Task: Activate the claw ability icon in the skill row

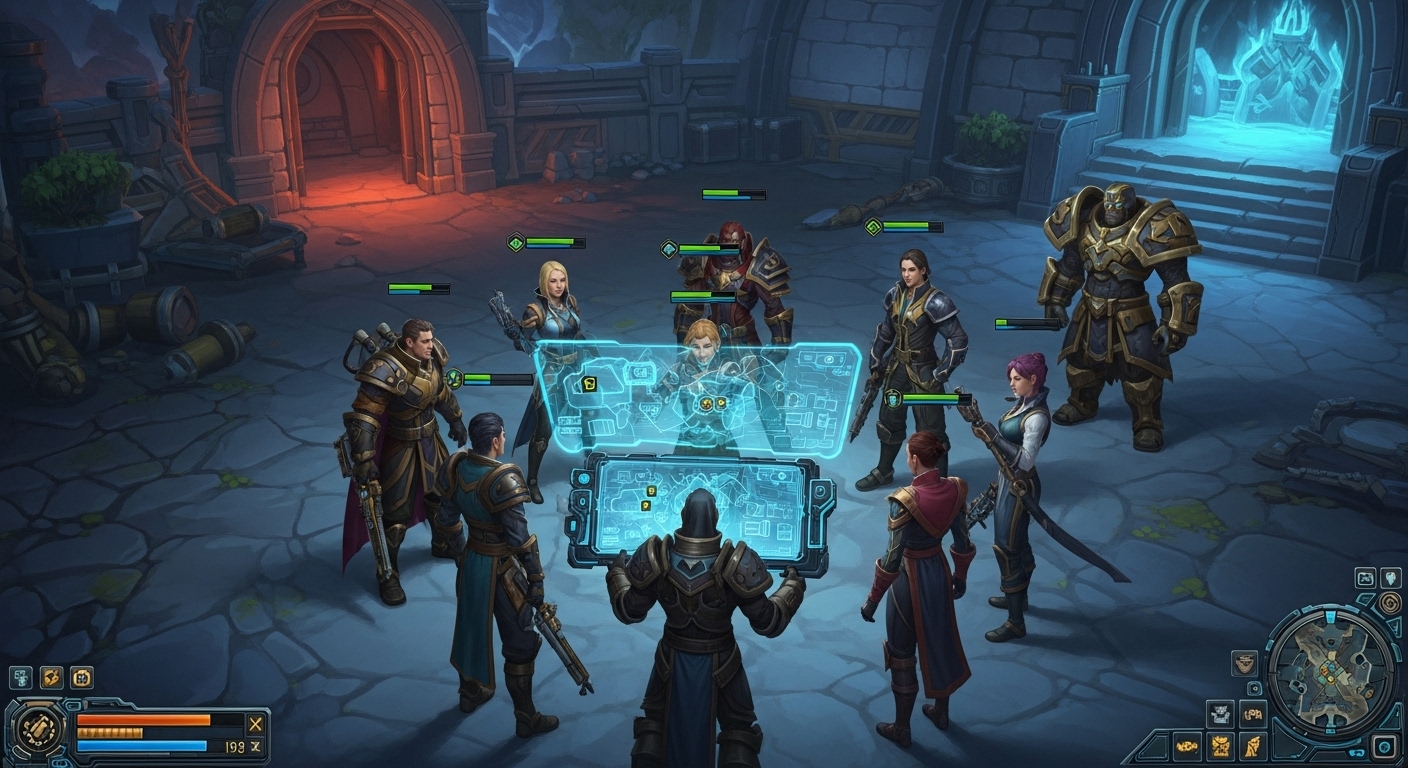Action: 52,678
